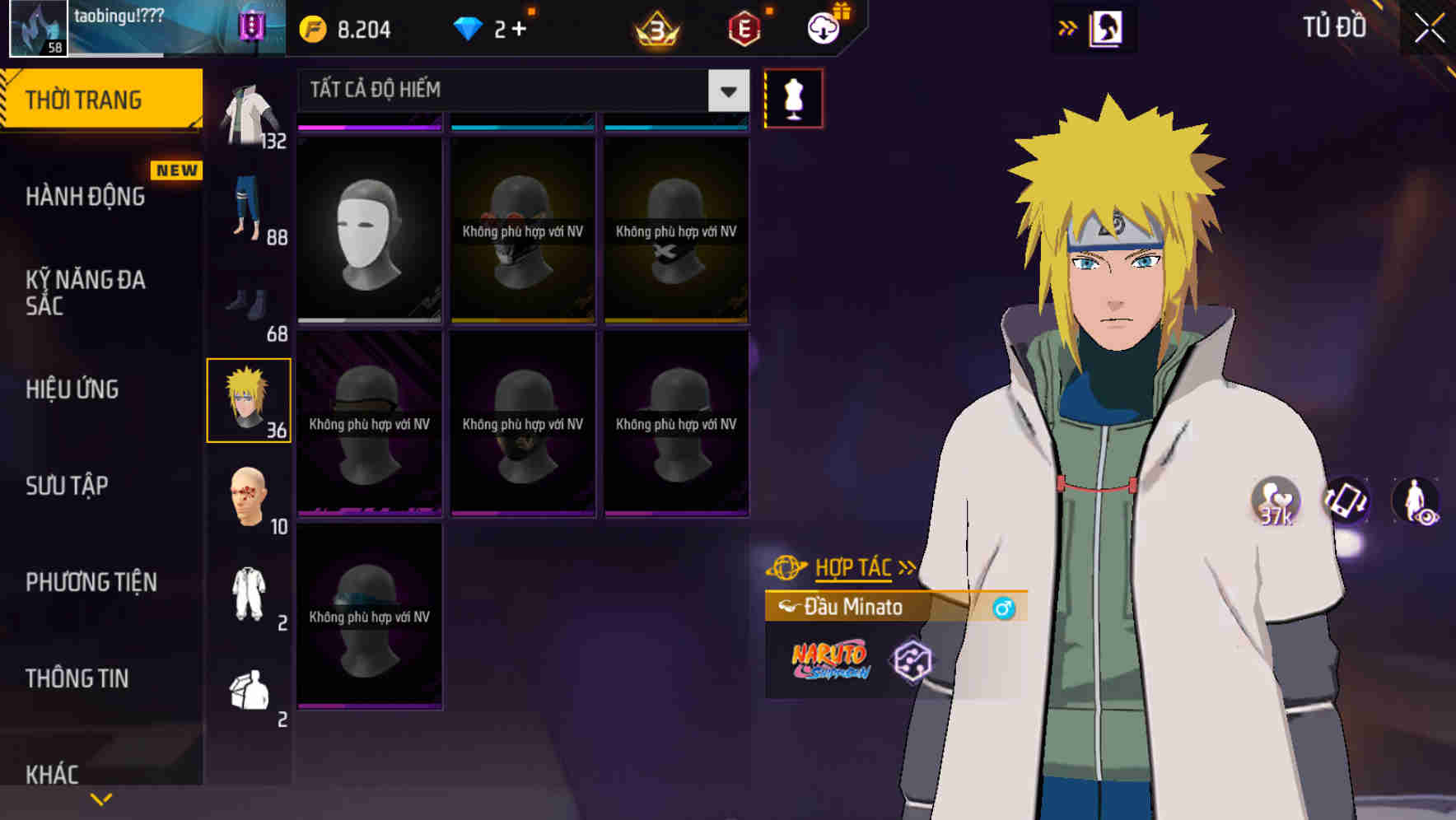Select the mannequin icon beside the rarity filter
The image size is (1456, 820).
pos(793,97)
